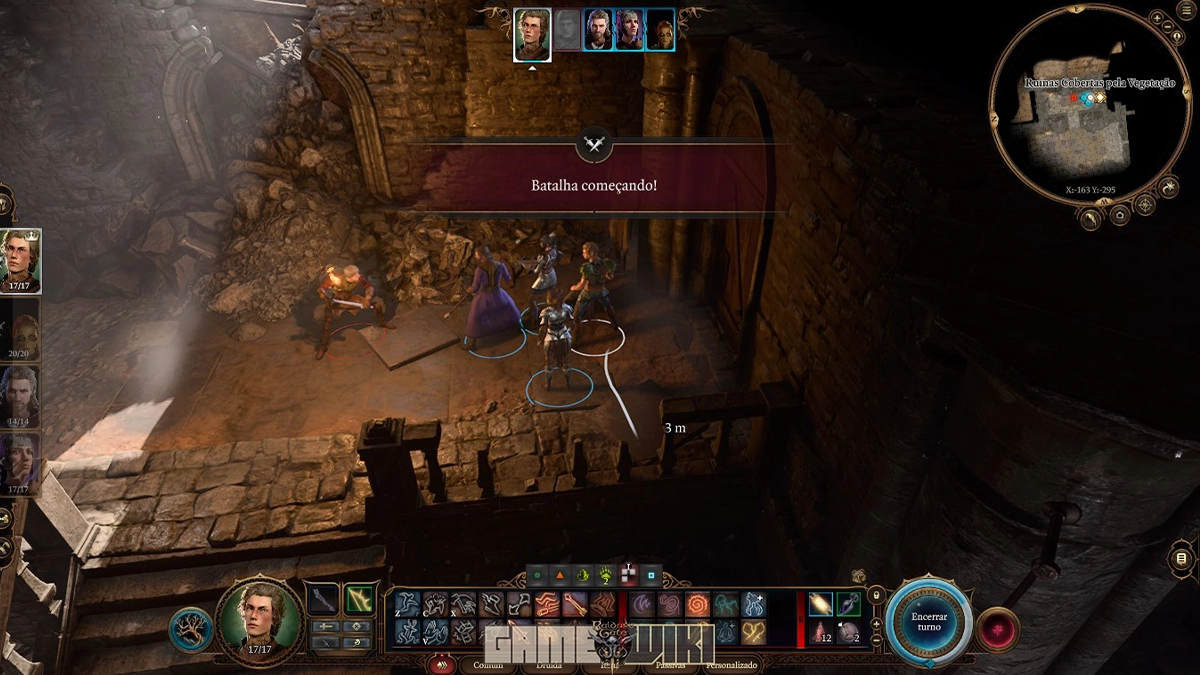Choose the 17/17 purple-haired companion portrait
This screenshot has width=1200, height=675.
(x=20, y=460)
